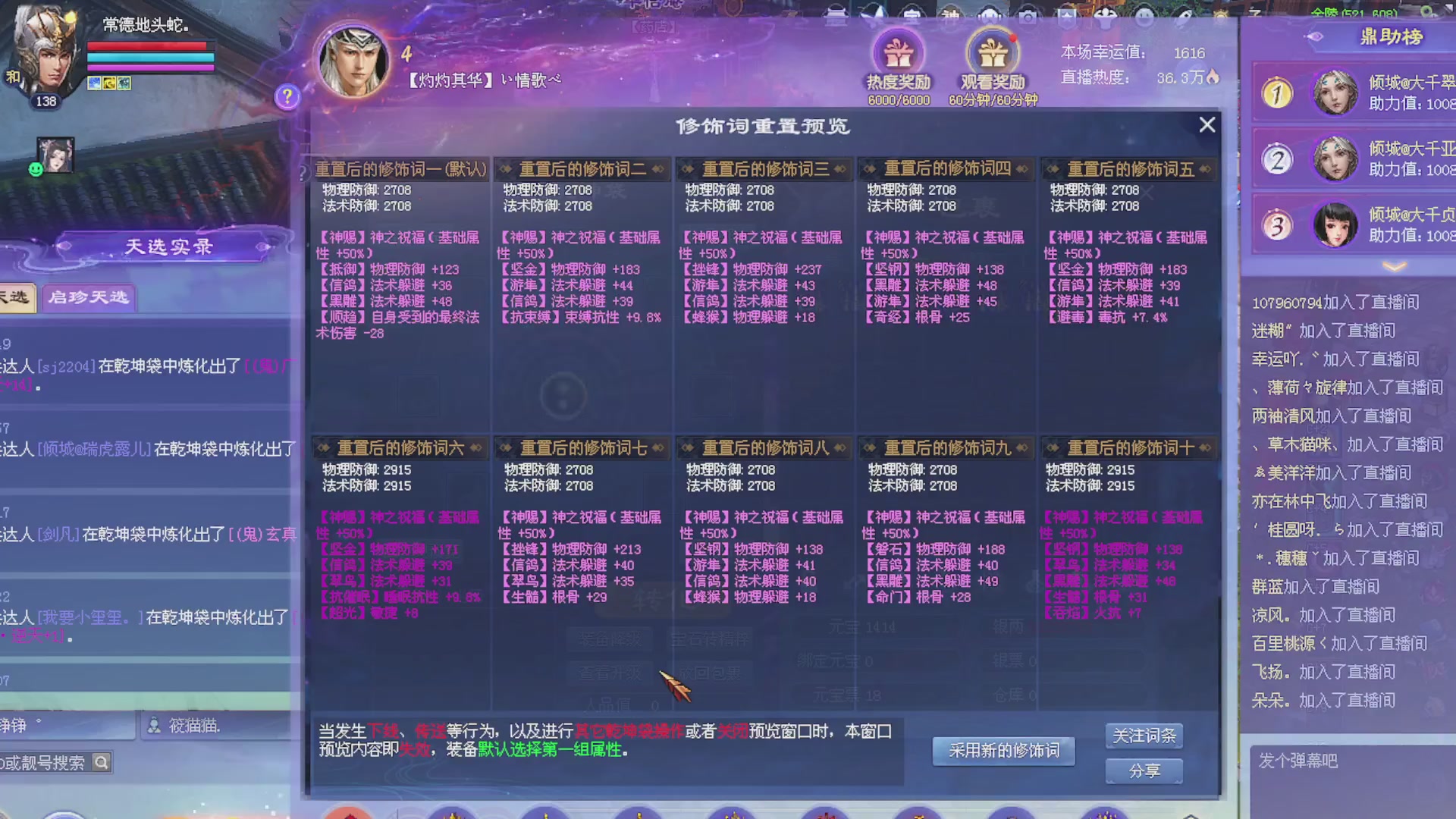Click the 关注词条 button
The height and width of the screenshot is (819, 1456).
click(x=1144, y=735)
